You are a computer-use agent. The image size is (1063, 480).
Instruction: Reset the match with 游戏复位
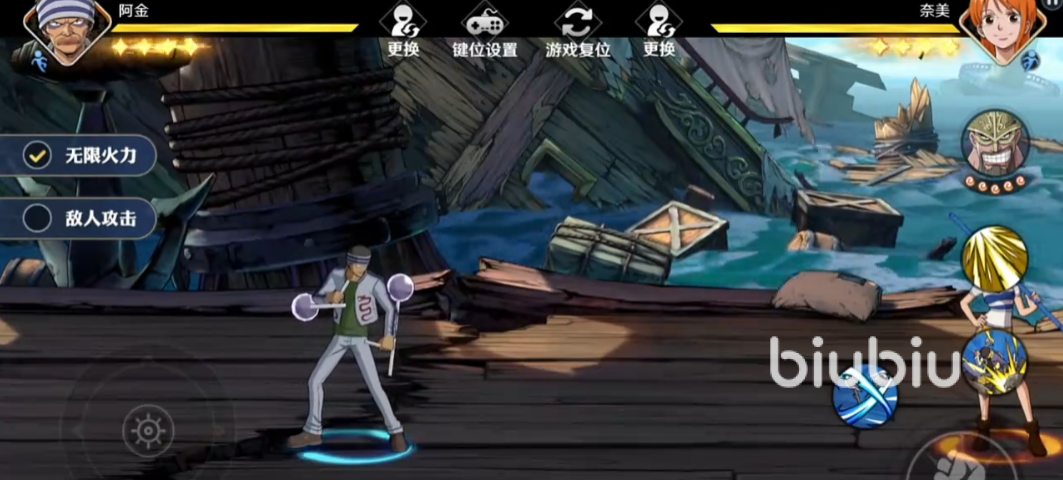577,30
